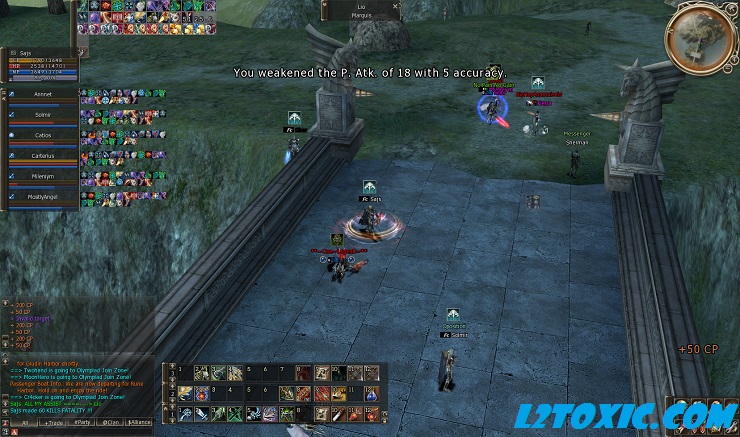Open the #Party chat tab
Screen dimensions: 740x437
tap(83, 423)
